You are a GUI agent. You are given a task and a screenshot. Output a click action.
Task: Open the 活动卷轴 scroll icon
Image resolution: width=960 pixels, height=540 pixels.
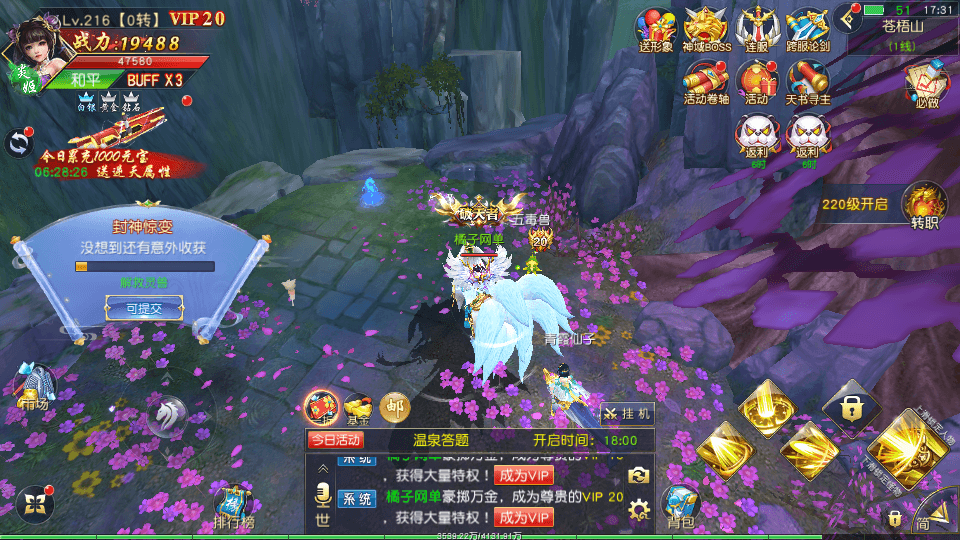pos(707,80)
